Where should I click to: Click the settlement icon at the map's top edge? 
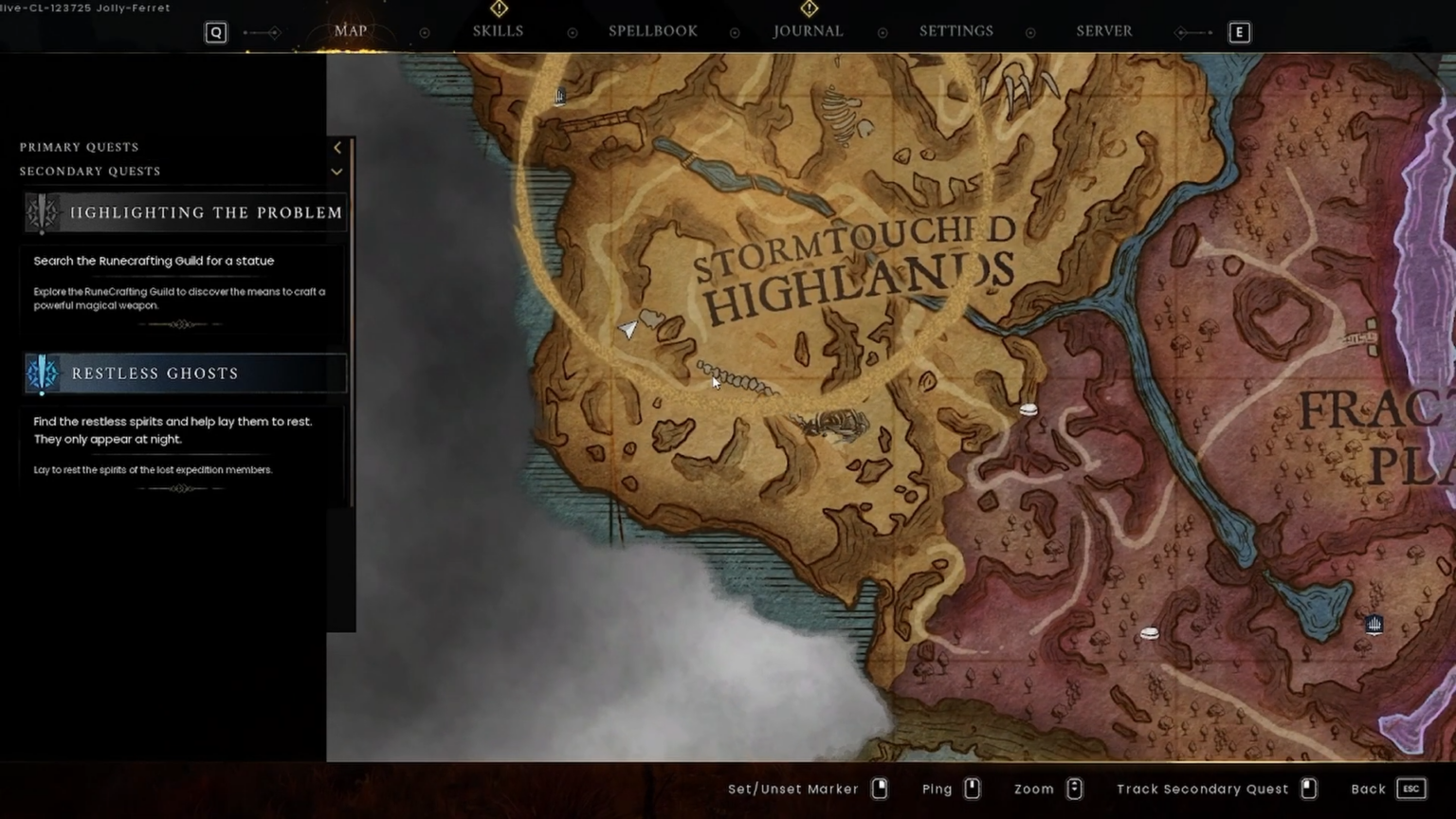click(559, 95)
